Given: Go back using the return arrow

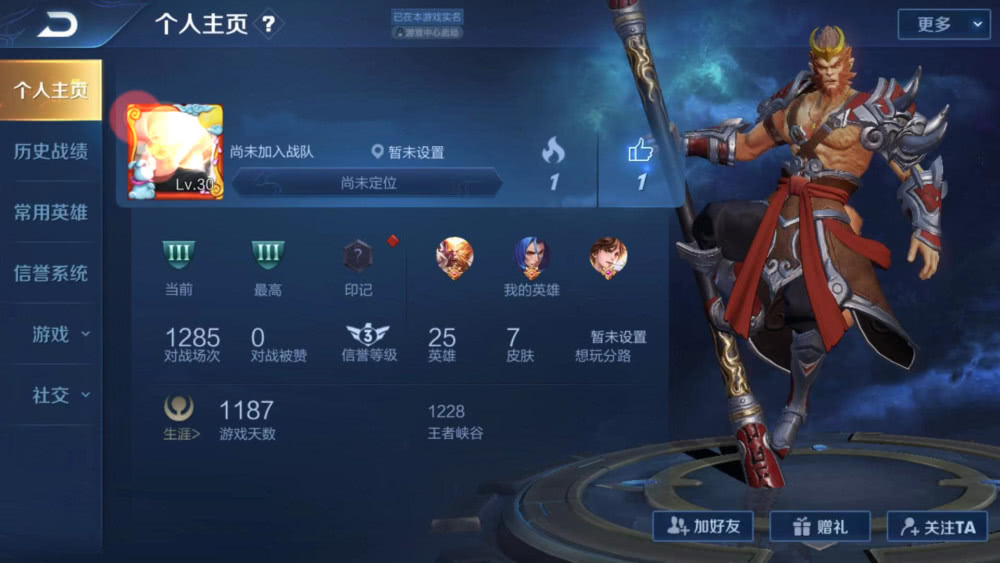Looking at the screenshot, I should tap(57, 25).
